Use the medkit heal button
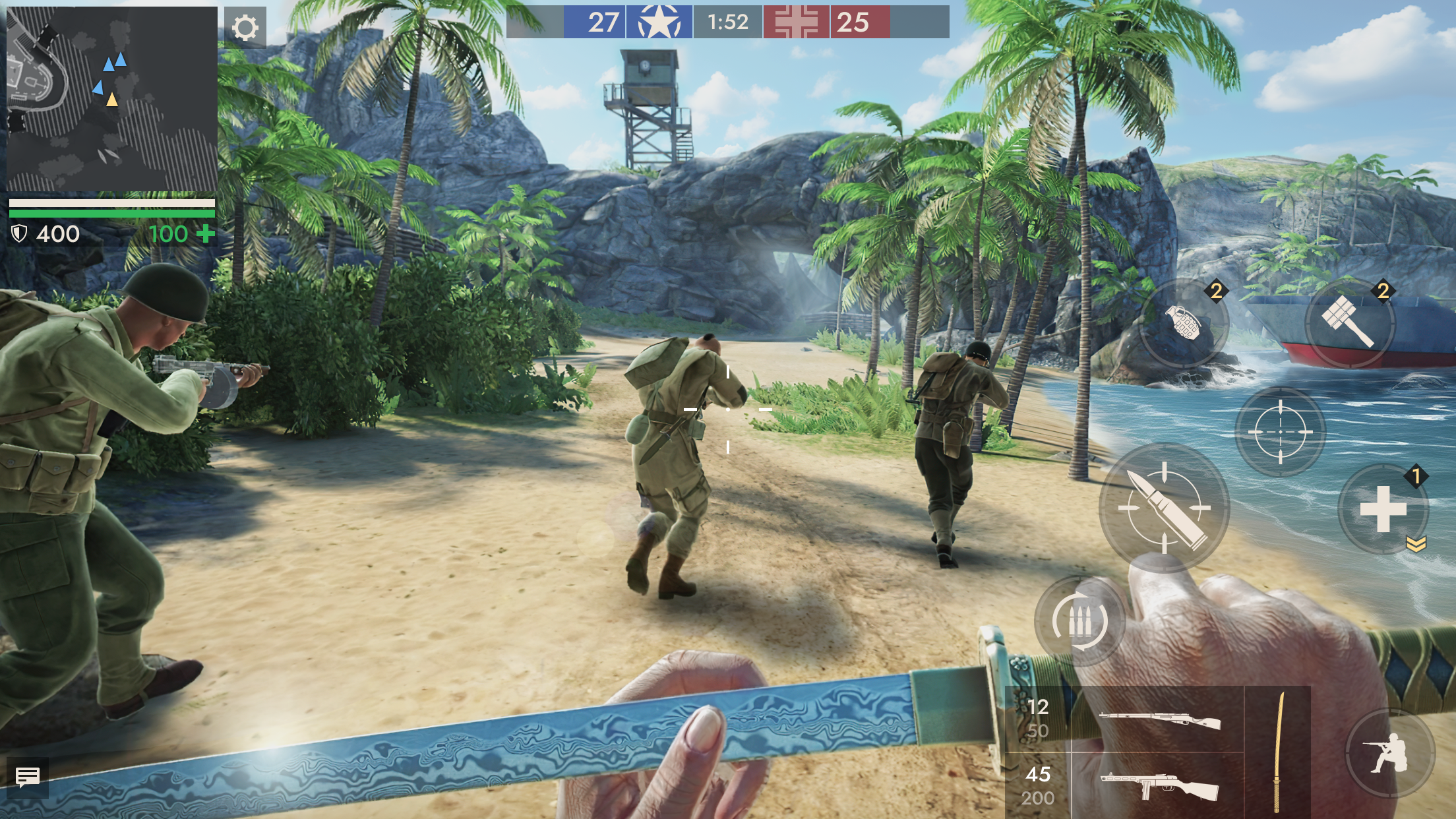The width and height of the screenshot is (1456, 819). point(1383,509)
